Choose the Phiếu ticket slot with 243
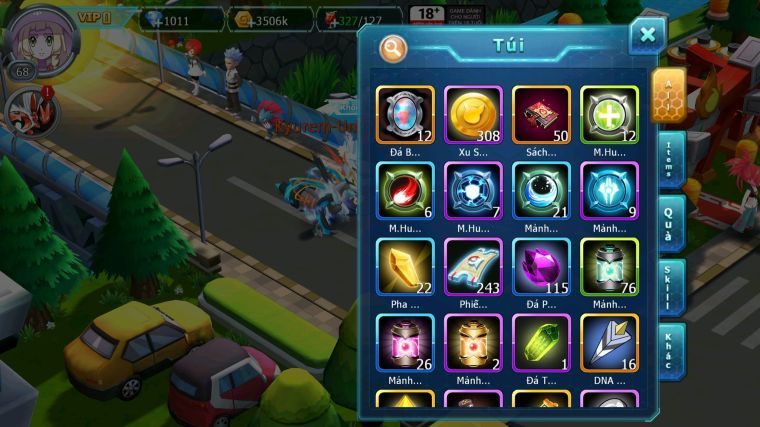 pos(474,266)
